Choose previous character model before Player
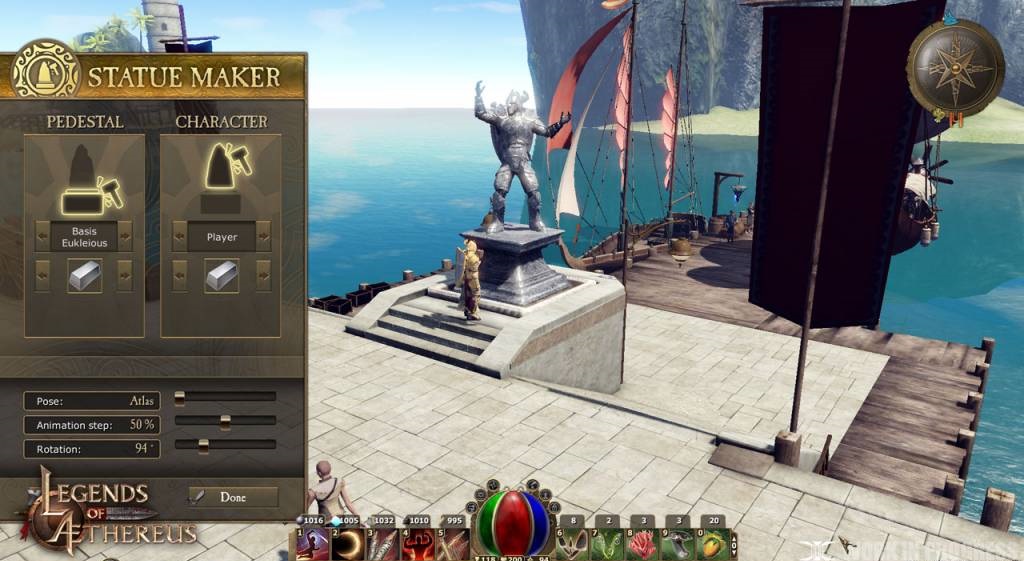This screenshot has width=1024, height=561. pos(179,237)
